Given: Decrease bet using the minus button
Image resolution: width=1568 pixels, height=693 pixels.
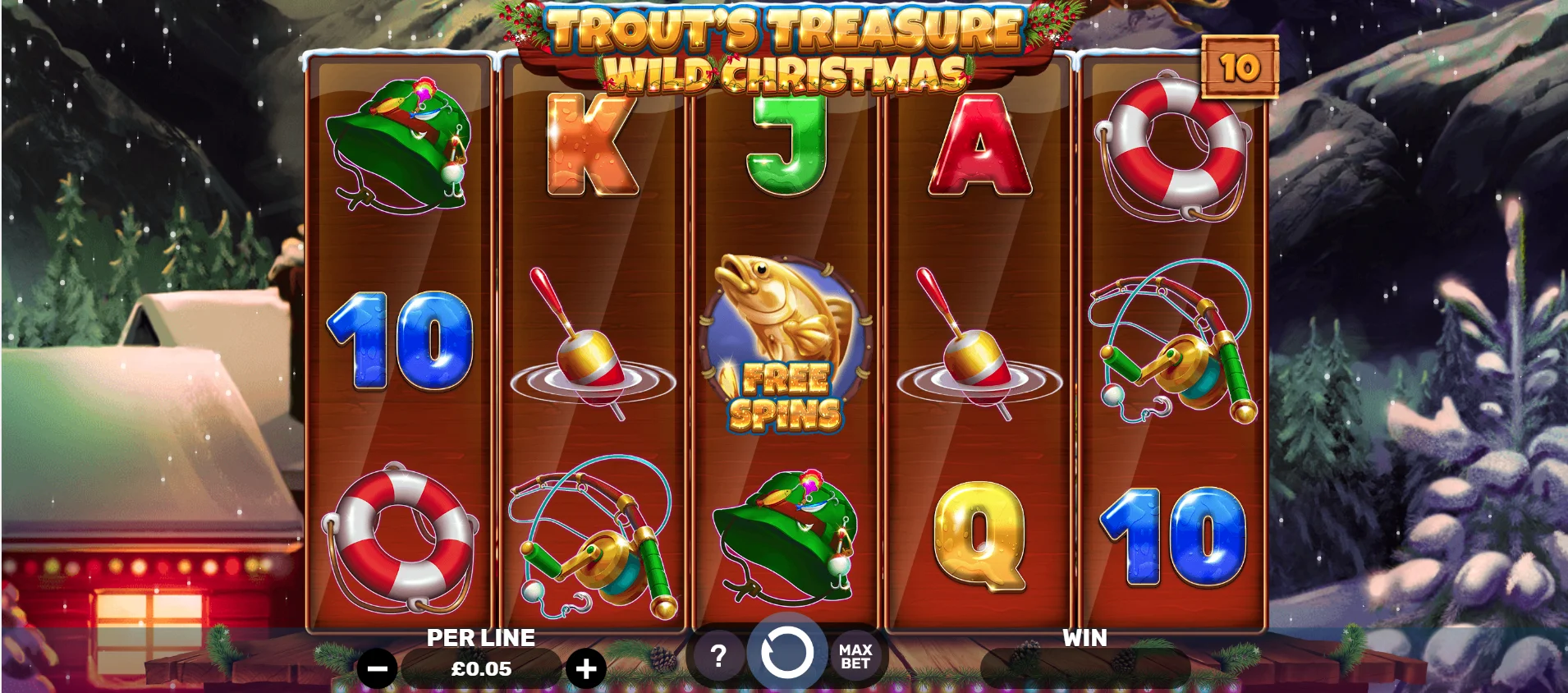Looking at the screenshot, I should 378,668.
